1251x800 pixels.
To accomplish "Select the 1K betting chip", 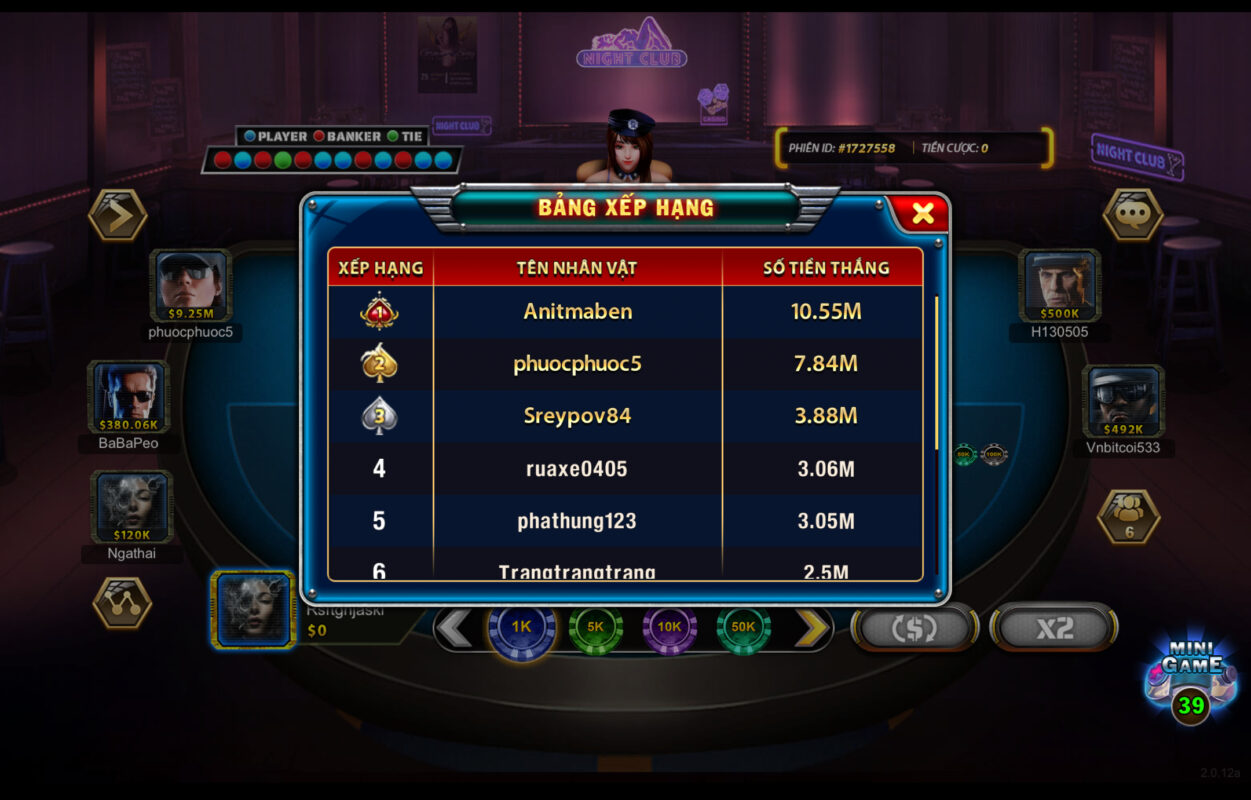I will tap(521, 627).
